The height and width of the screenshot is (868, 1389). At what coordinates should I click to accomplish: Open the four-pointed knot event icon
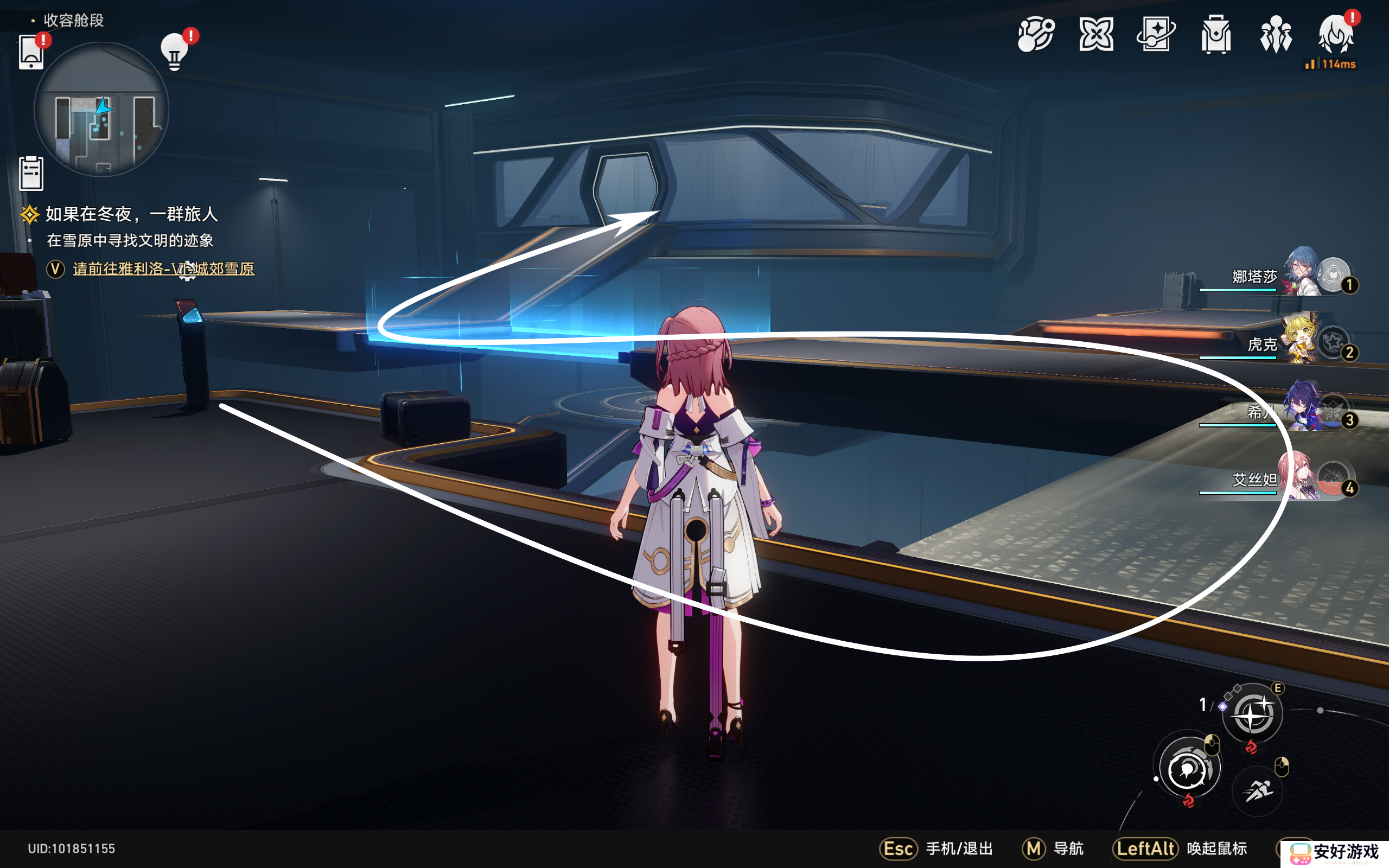click(1096, 35)
